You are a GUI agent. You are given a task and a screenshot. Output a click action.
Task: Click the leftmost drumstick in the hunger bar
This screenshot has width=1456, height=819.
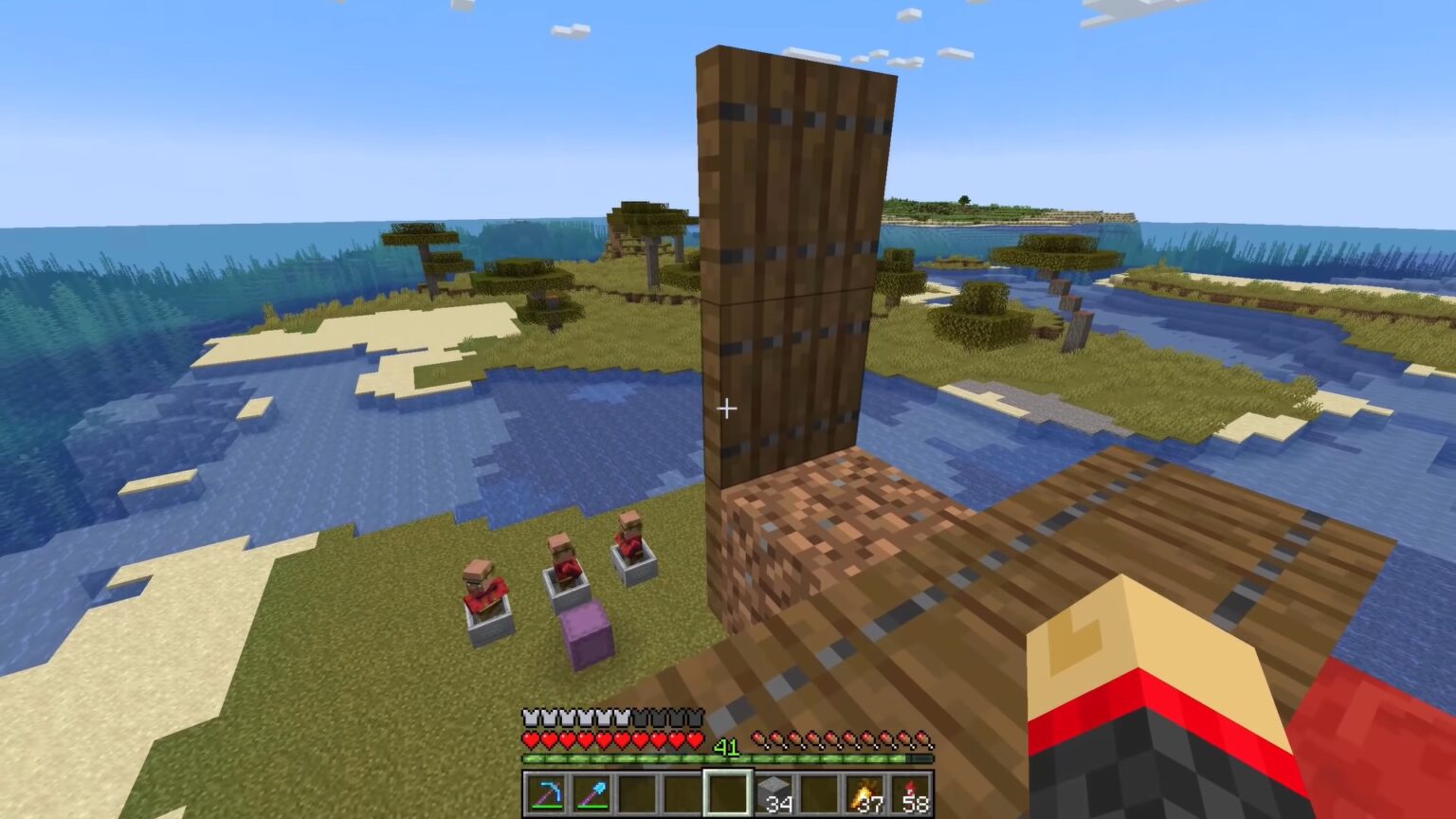click(x=759, y=736)
